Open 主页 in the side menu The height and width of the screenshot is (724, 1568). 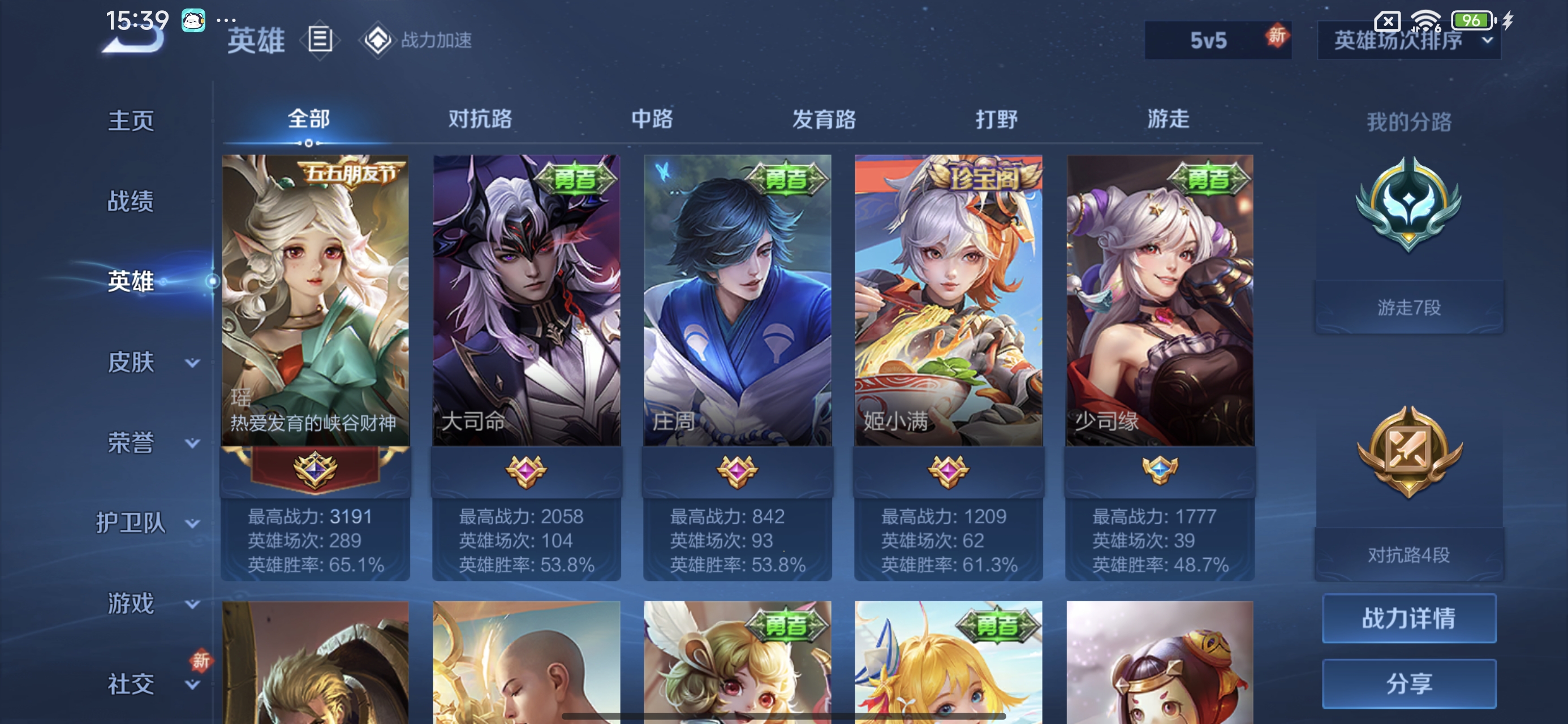point(131,120)
